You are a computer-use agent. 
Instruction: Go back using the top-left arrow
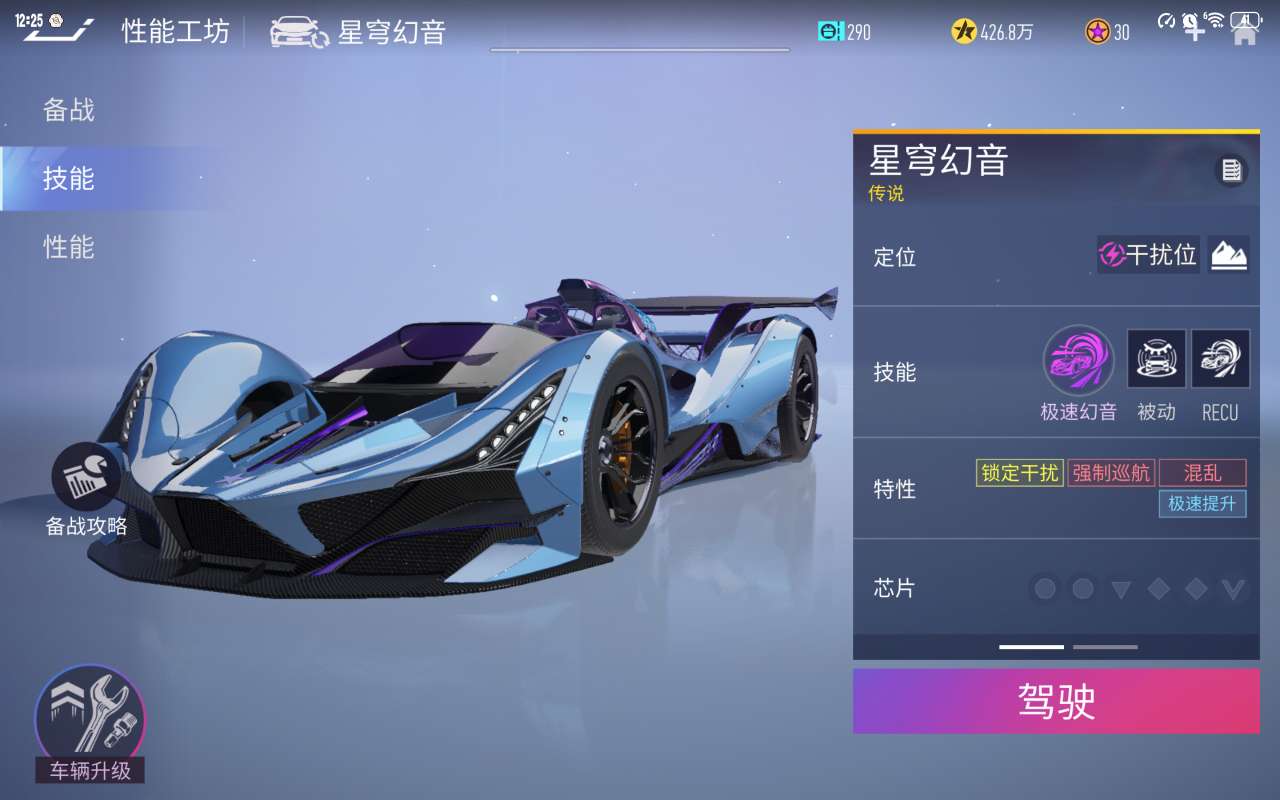click(x=58, y=31)
